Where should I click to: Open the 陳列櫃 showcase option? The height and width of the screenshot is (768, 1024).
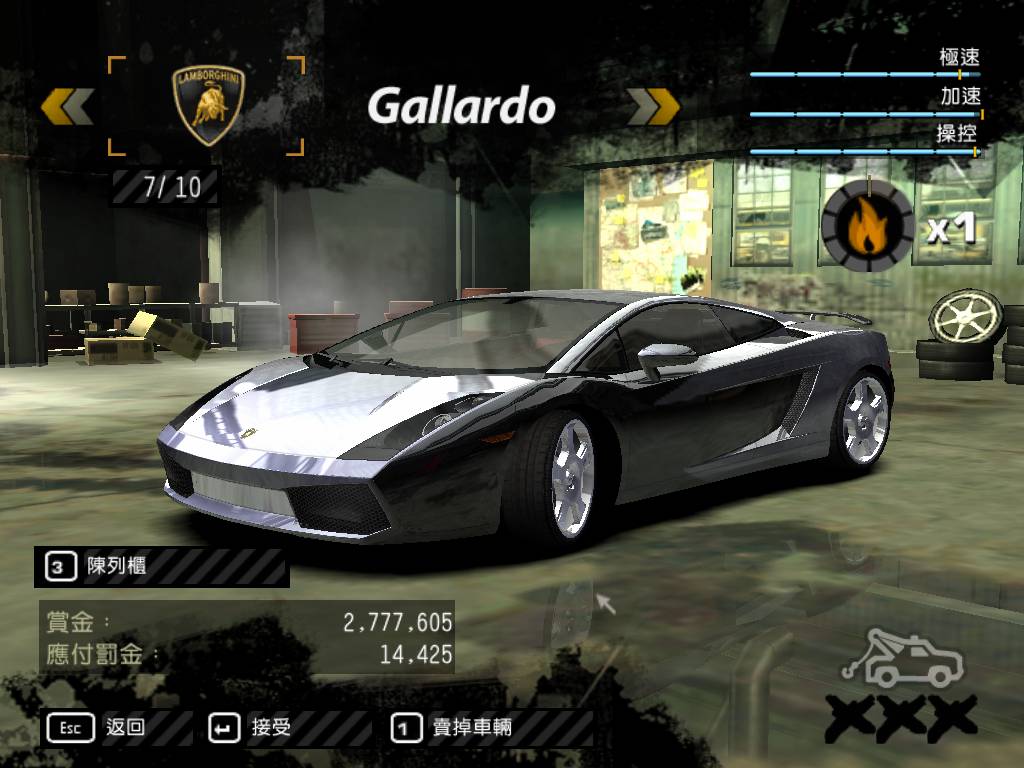100,567
